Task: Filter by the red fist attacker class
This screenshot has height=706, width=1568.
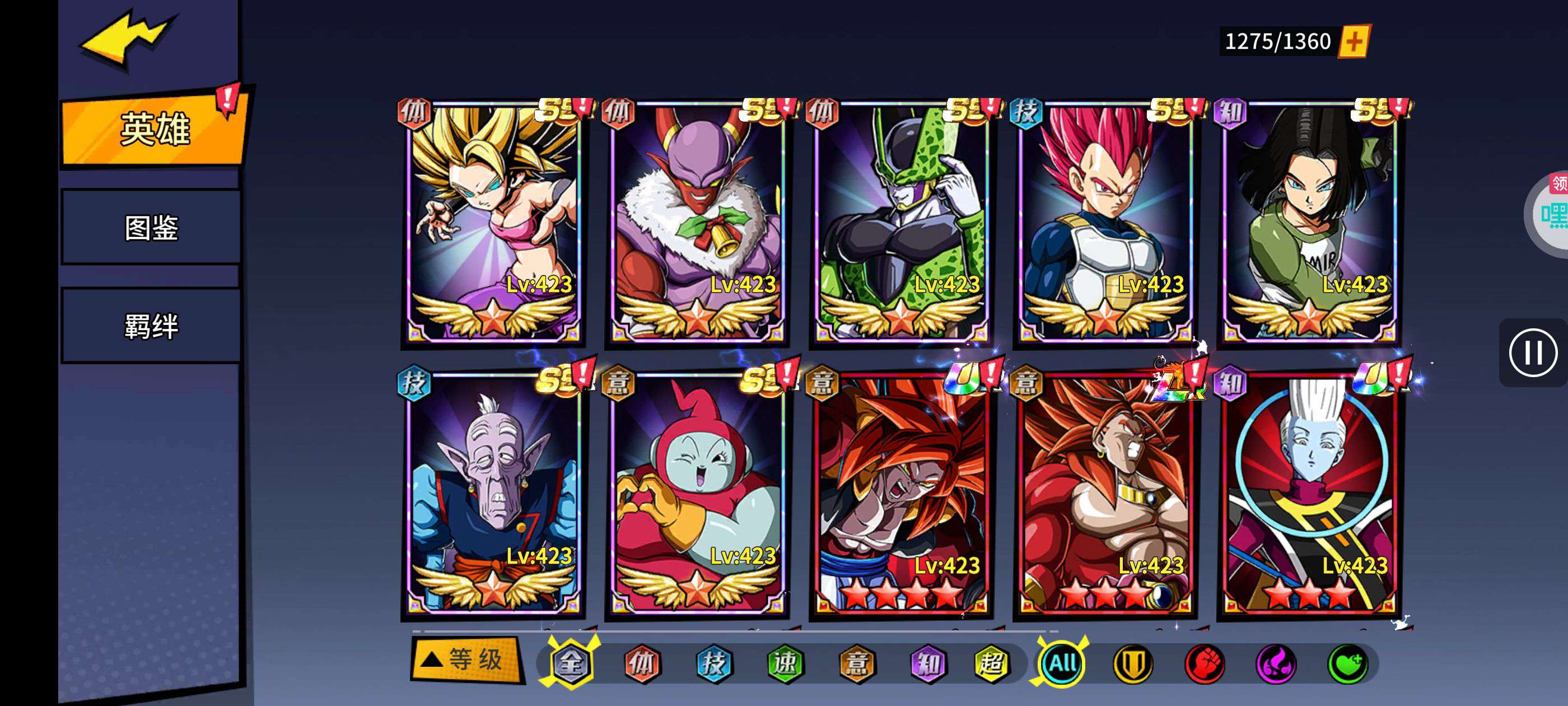Action: point(1204,663)
